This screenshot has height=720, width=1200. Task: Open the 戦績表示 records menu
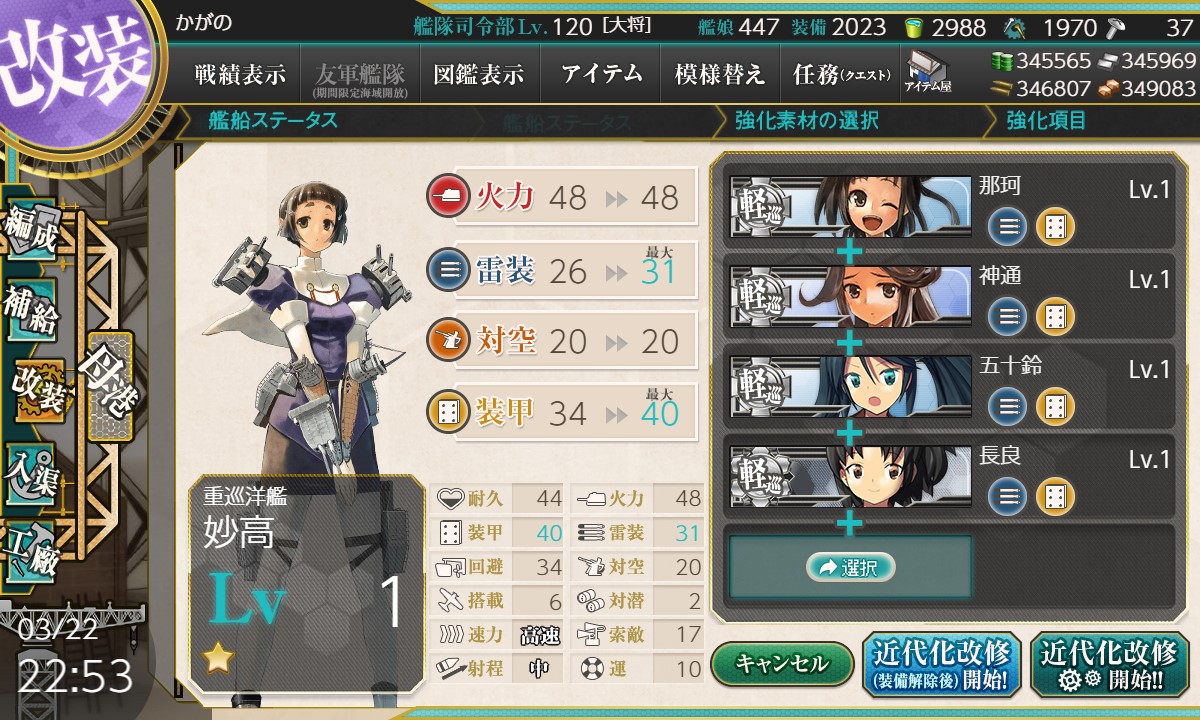point(240,74)
